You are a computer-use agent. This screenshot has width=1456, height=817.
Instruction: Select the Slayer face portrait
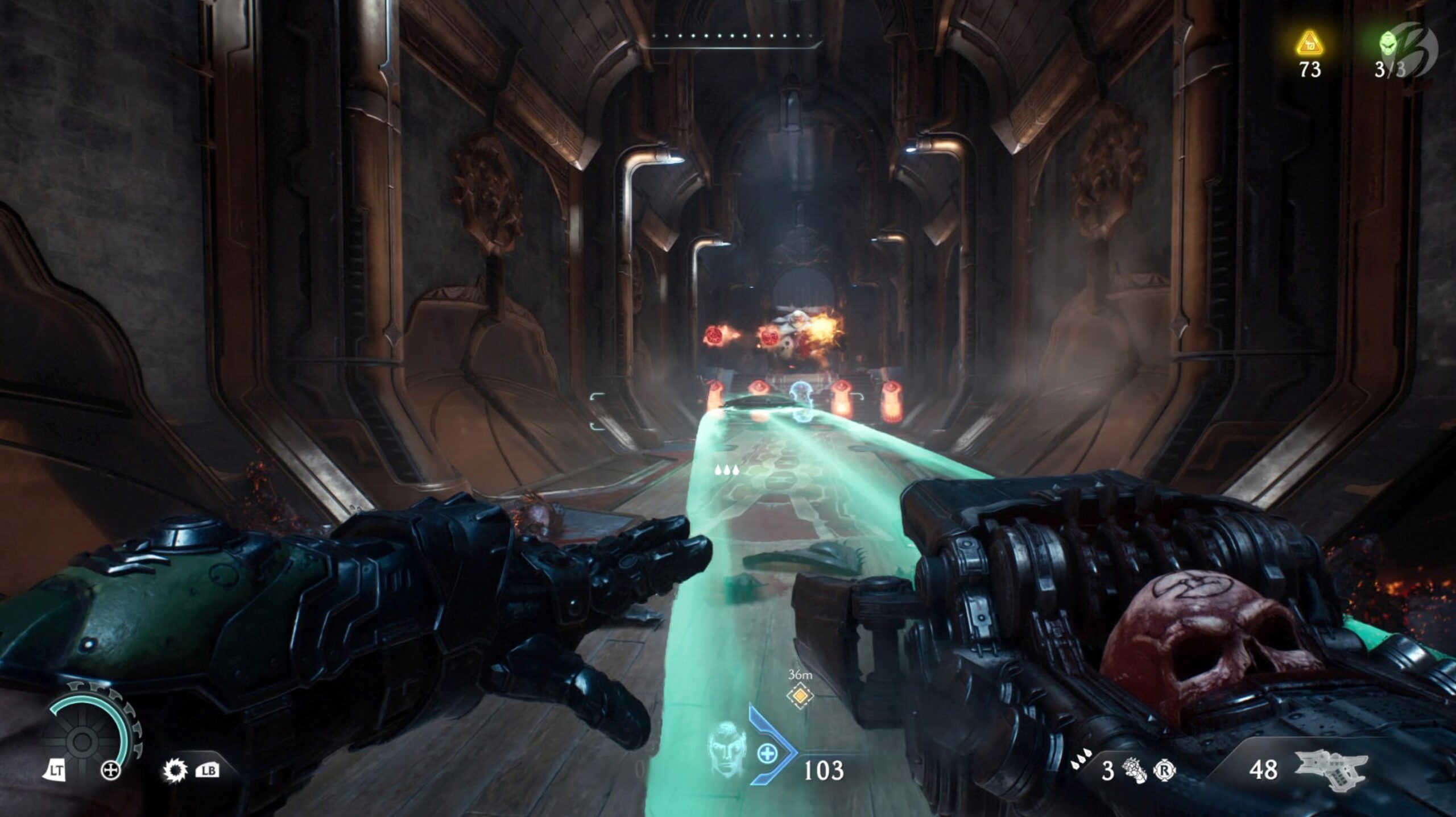click(726, 747)
